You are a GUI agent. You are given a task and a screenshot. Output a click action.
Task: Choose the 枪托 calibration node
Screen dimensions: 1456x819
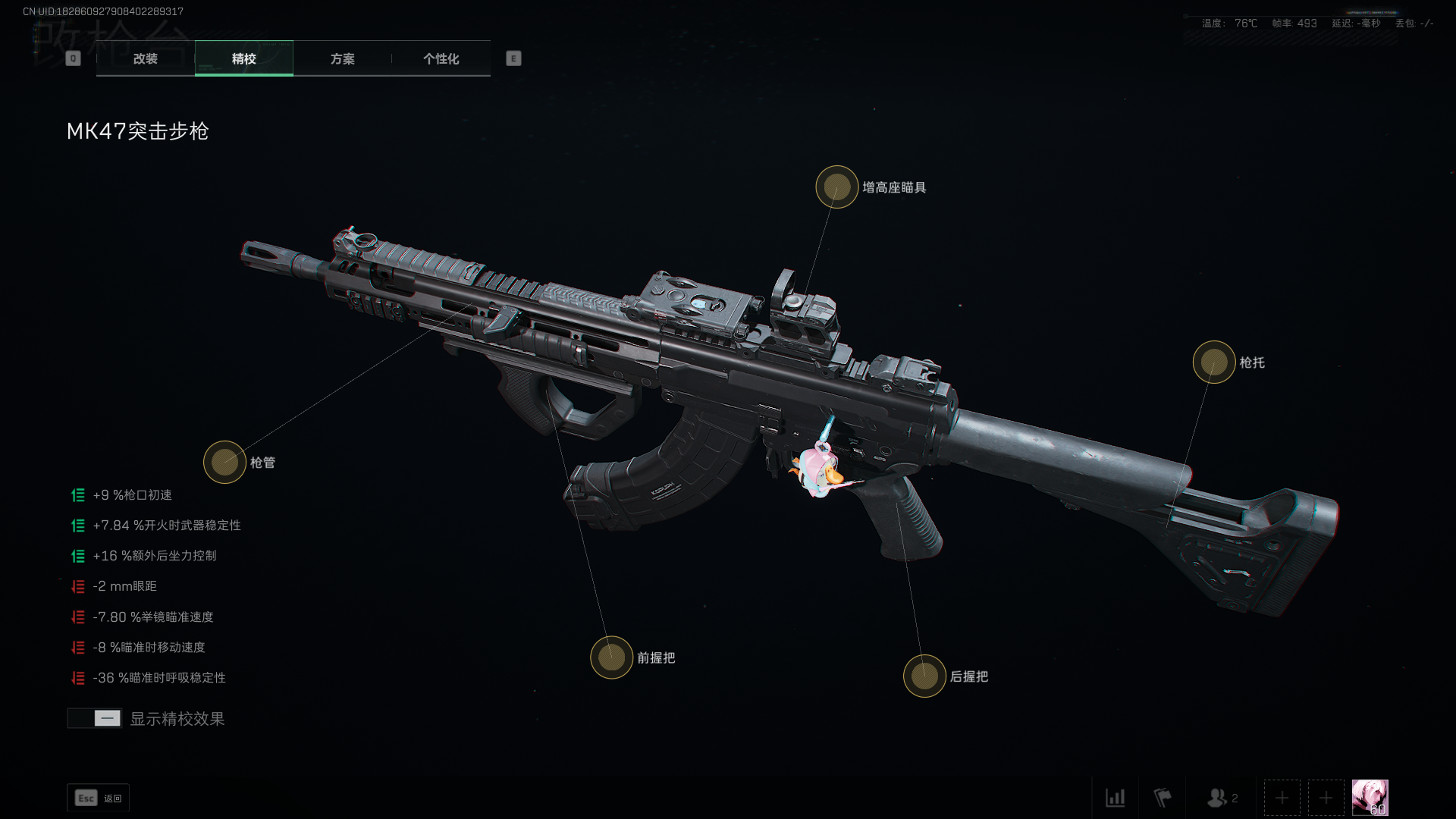tap(1213, 362)
